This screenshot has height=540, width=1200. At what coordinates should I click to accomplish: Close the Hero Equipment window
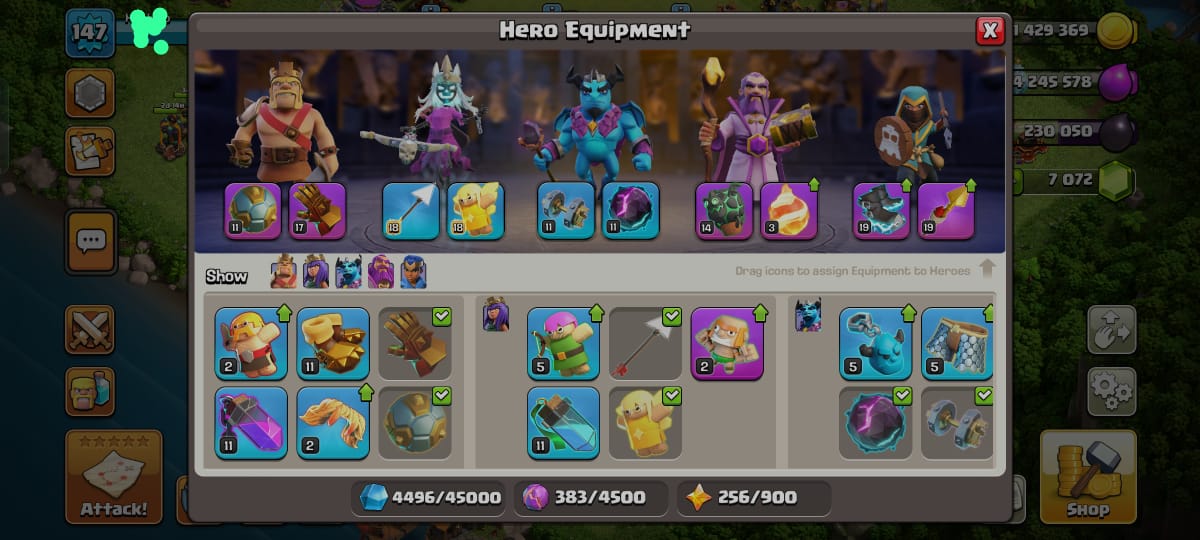[990, 31]
